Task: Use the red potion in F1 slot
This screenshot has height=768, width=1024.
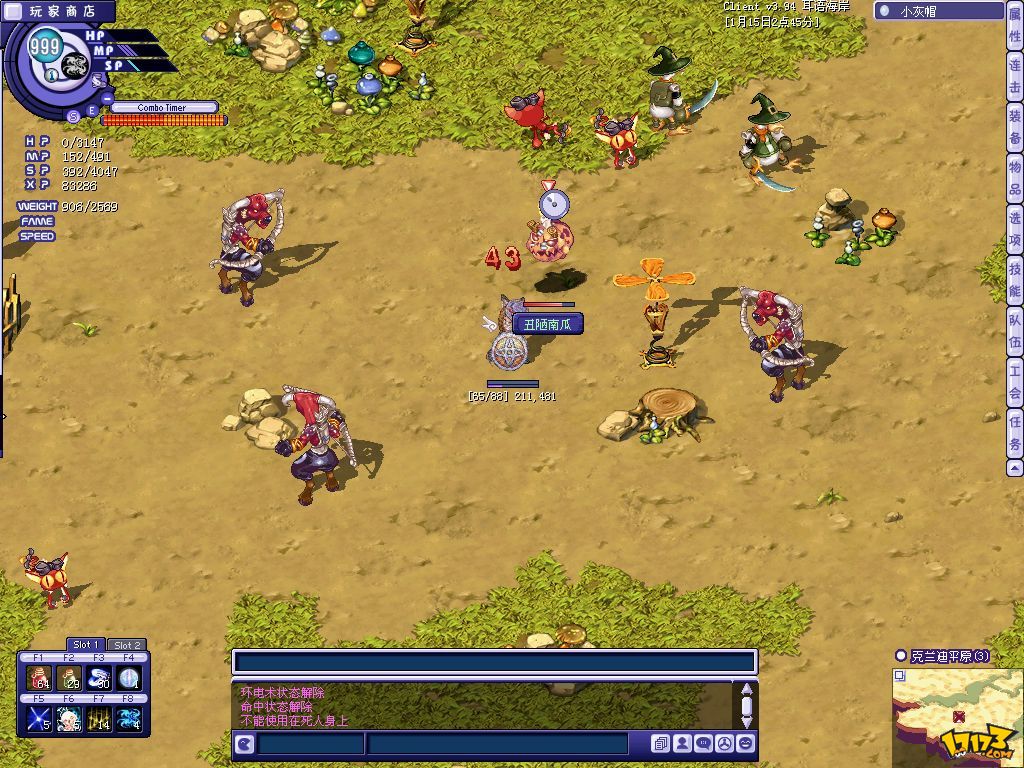Action: click(38, 678)
